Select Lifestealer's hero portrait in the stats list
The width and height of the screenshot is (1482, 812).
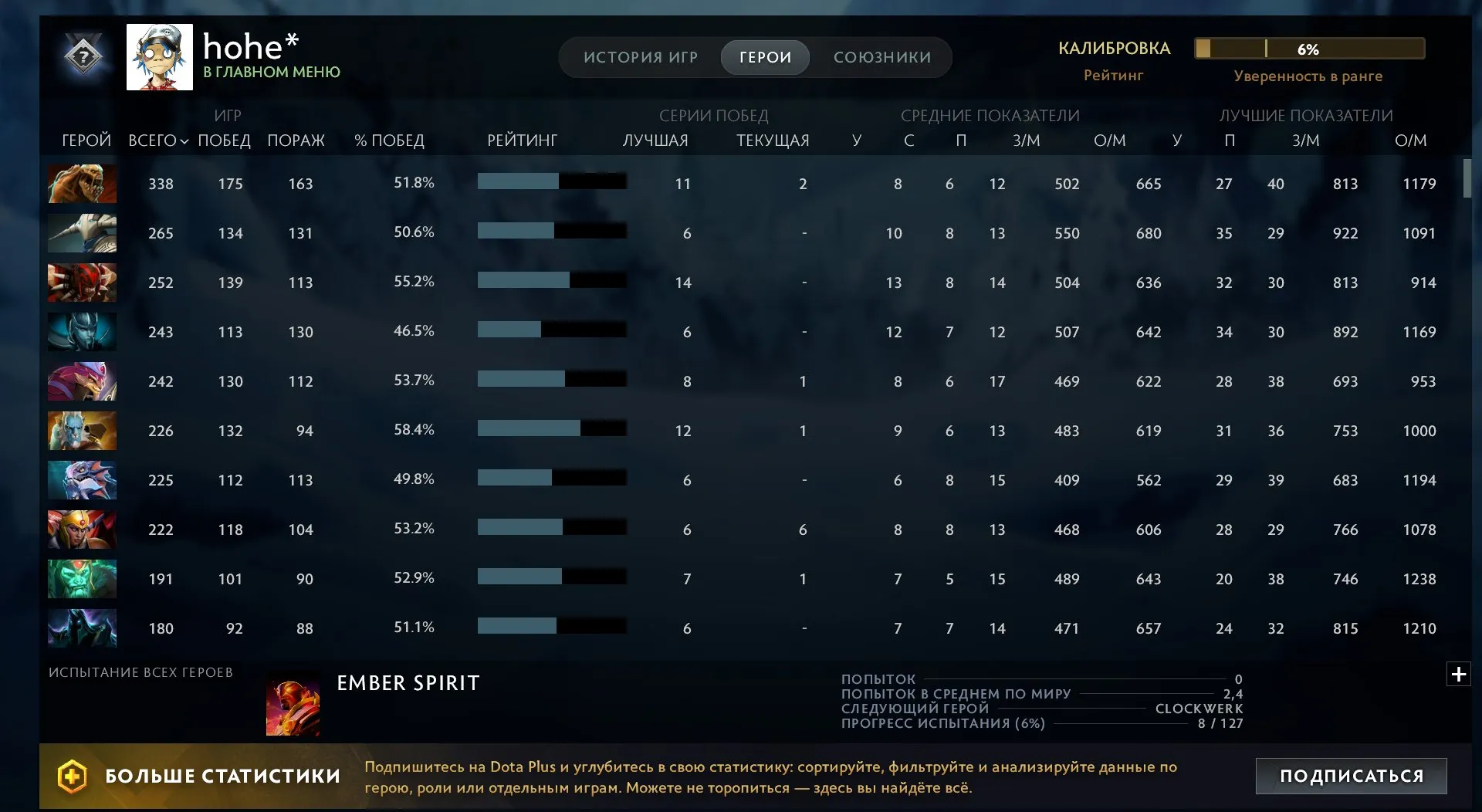[82, 184]
